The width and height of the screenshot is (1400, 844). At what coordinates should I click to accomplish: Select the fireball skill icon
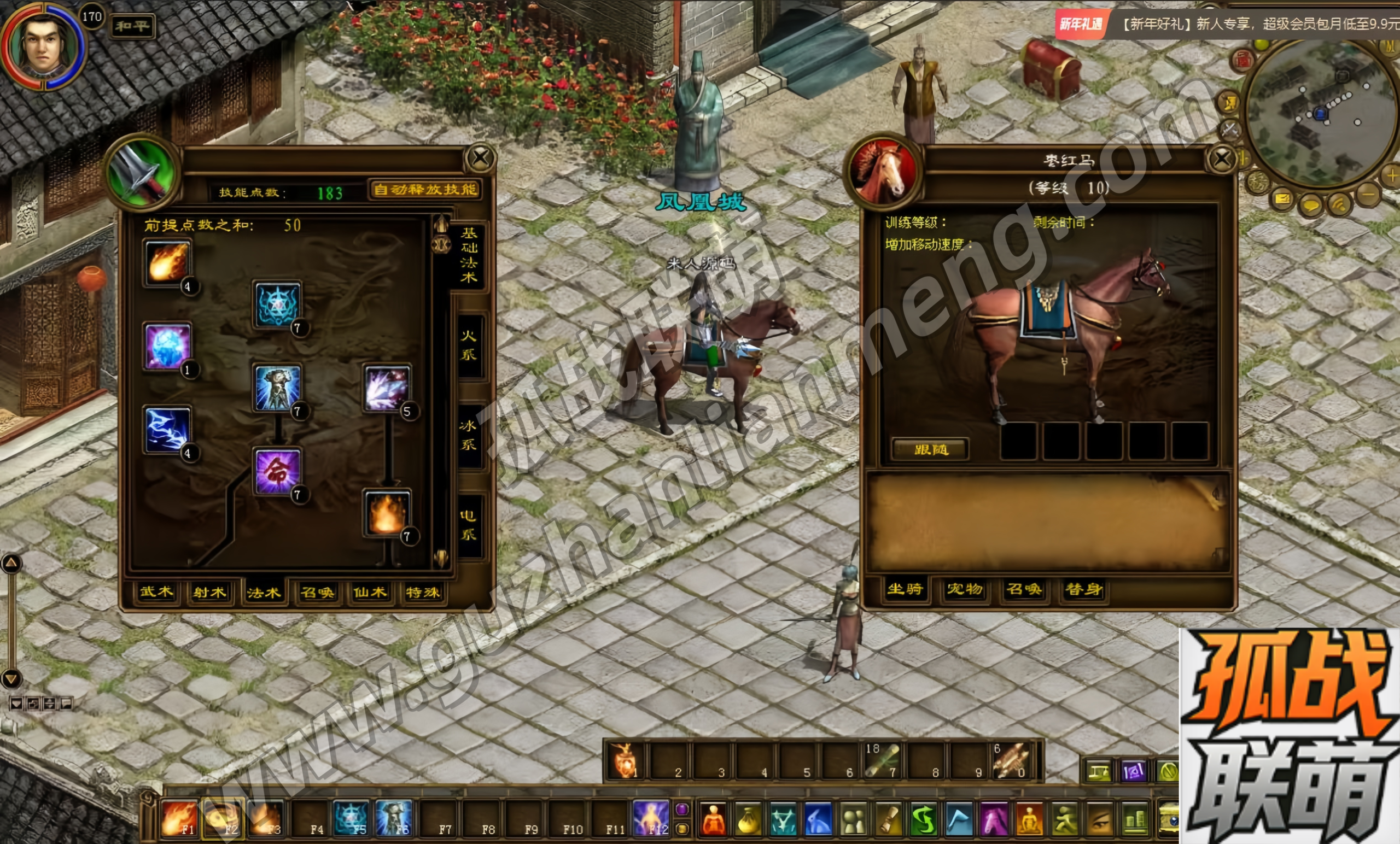click(167, 262)
